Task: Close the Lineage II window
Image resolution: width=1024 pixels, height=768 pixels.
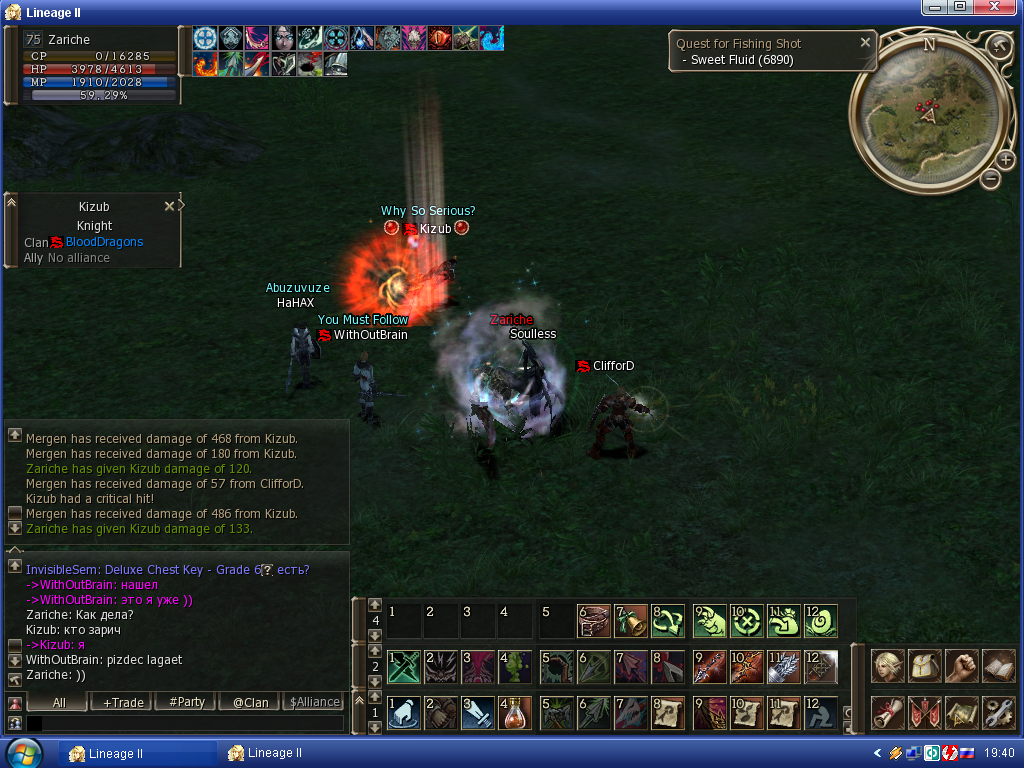Action: tap(1007, 9)
